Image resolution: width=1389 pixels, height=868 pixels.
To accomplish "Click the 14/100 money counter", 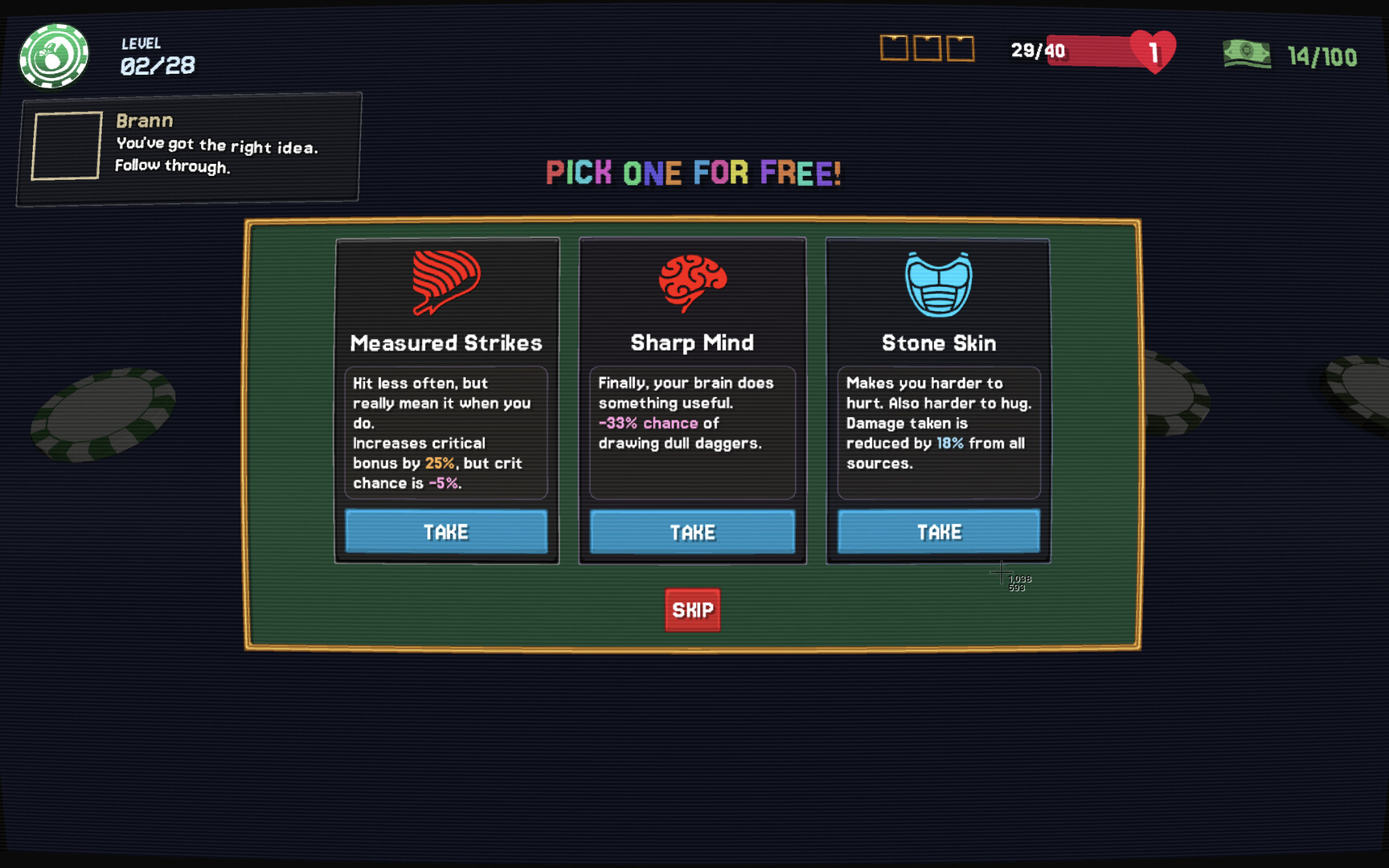I will coord(1323,56).
